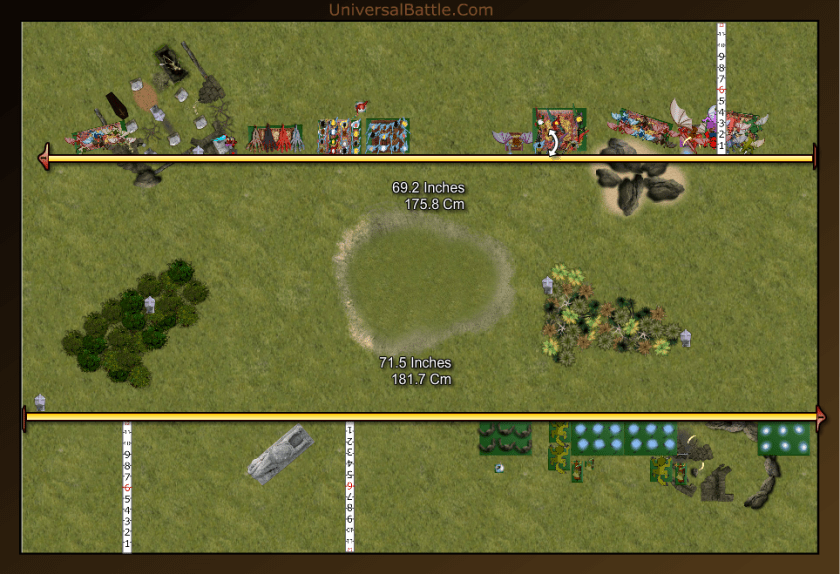
Task: Choose the dark green beast unit tray
Action: 504,437
